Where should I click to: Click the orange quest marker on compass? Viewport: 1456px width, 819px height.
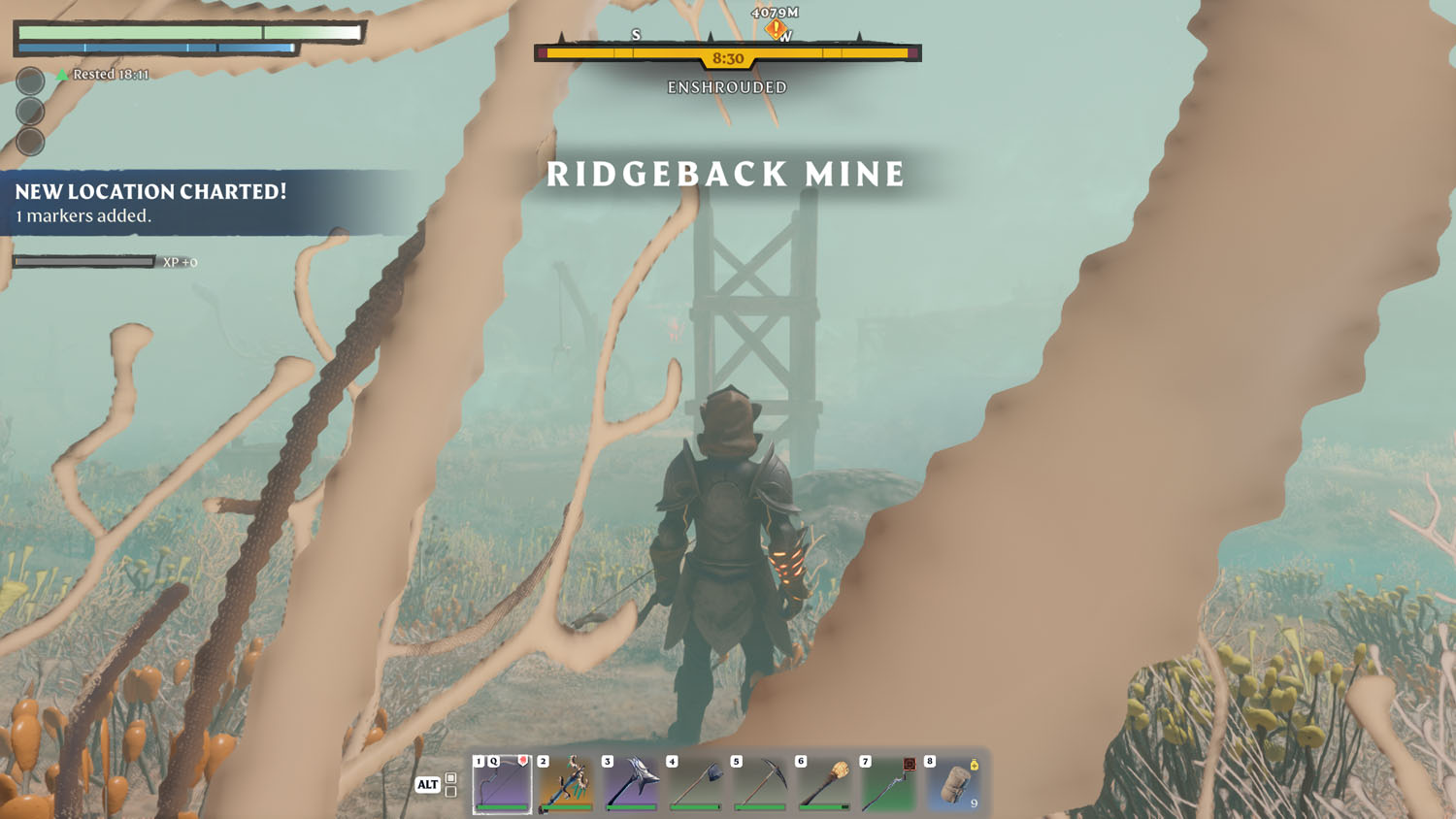coord(775,29)
